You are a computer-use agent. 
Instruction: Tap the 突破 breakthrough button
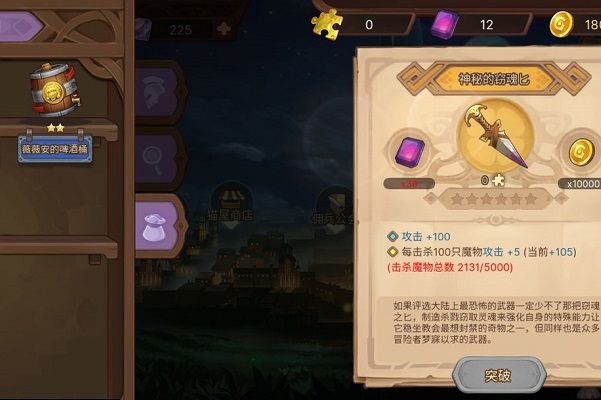click(x=497, y=375)
